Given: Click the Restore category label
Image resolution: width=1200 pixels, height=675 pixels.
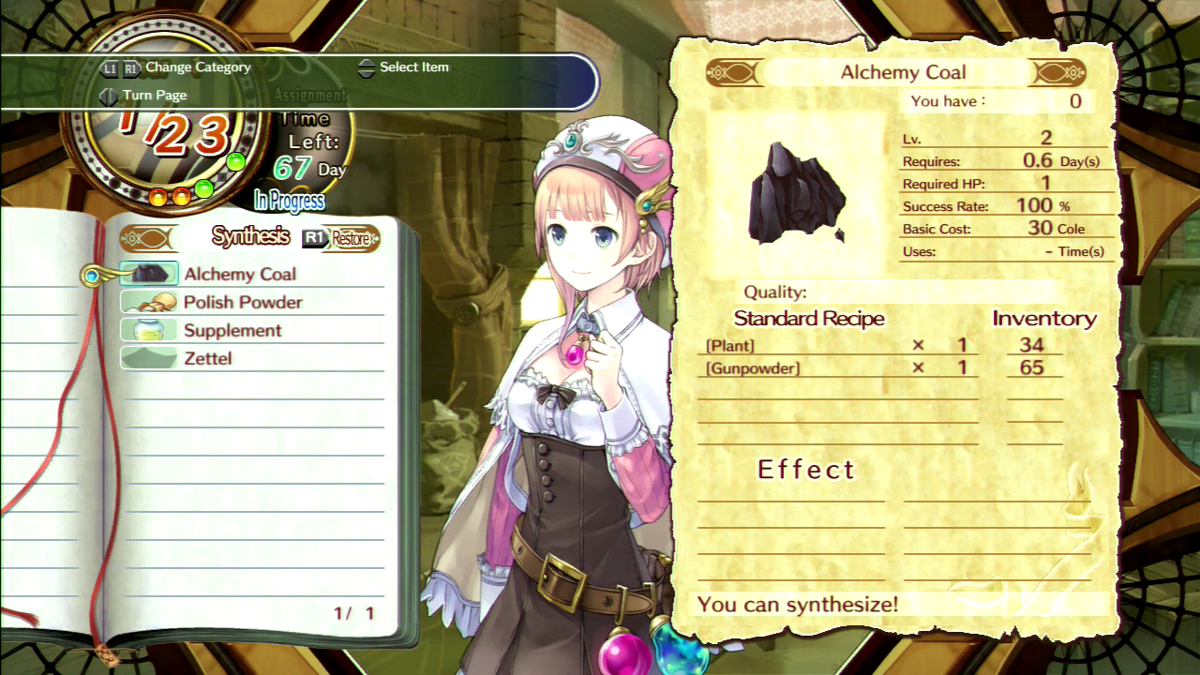Looking at the screenshot, I should [350, 239].
